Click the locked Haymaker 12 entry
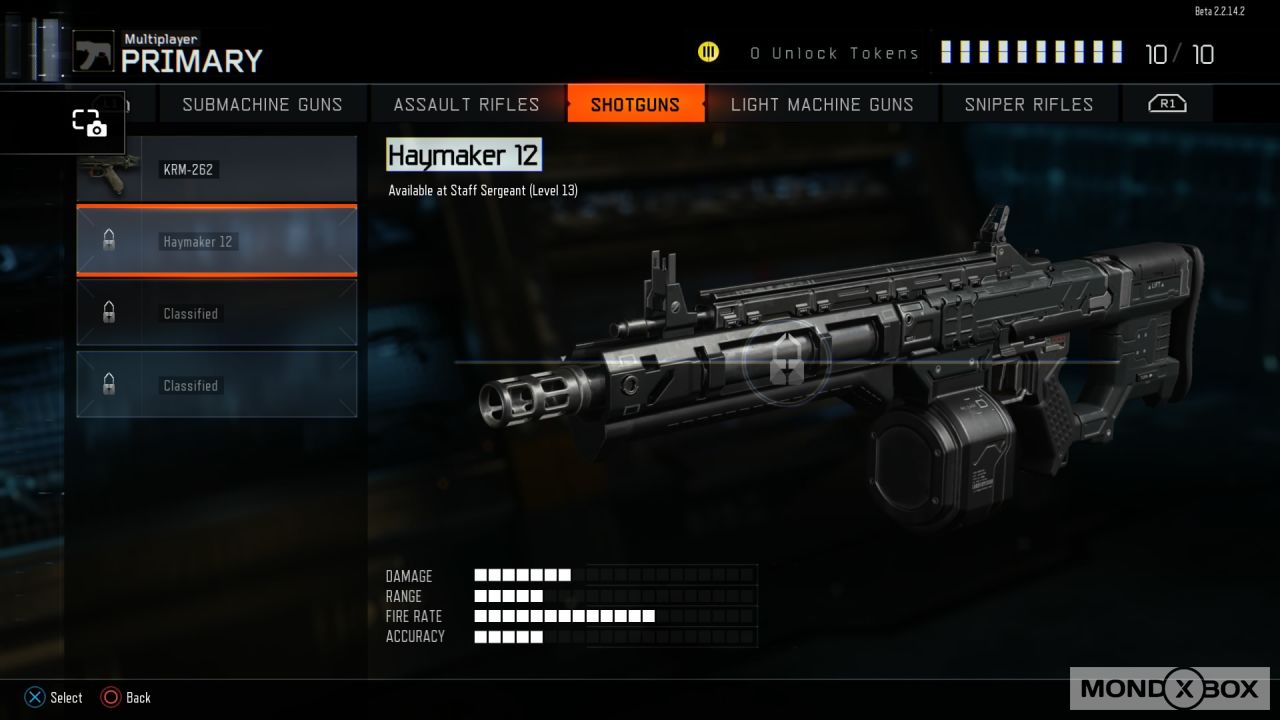 click(217, 241)
